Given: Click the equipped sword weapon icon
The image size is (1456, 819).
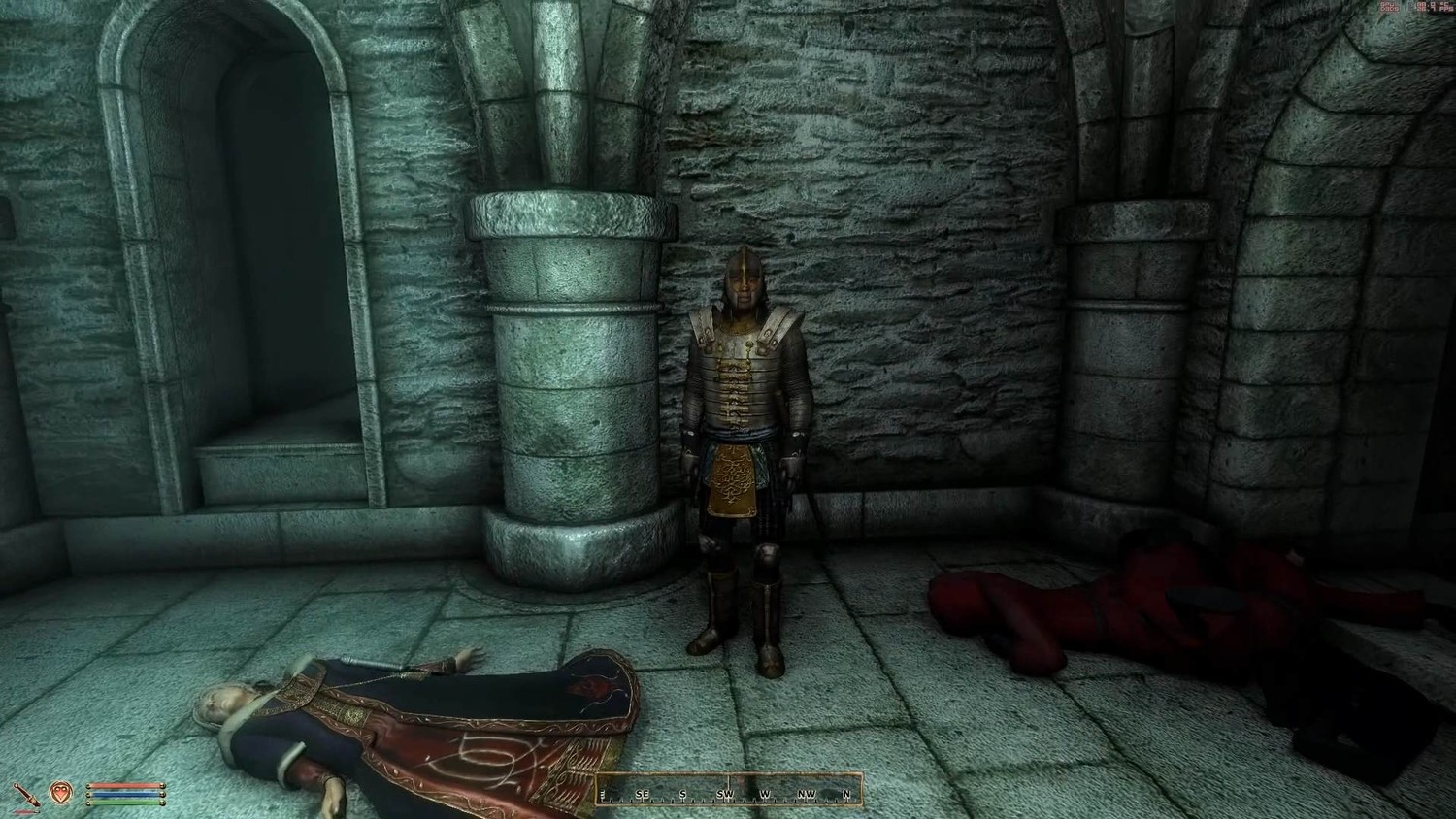Looking at the screenshot, I should coord(31,794).
